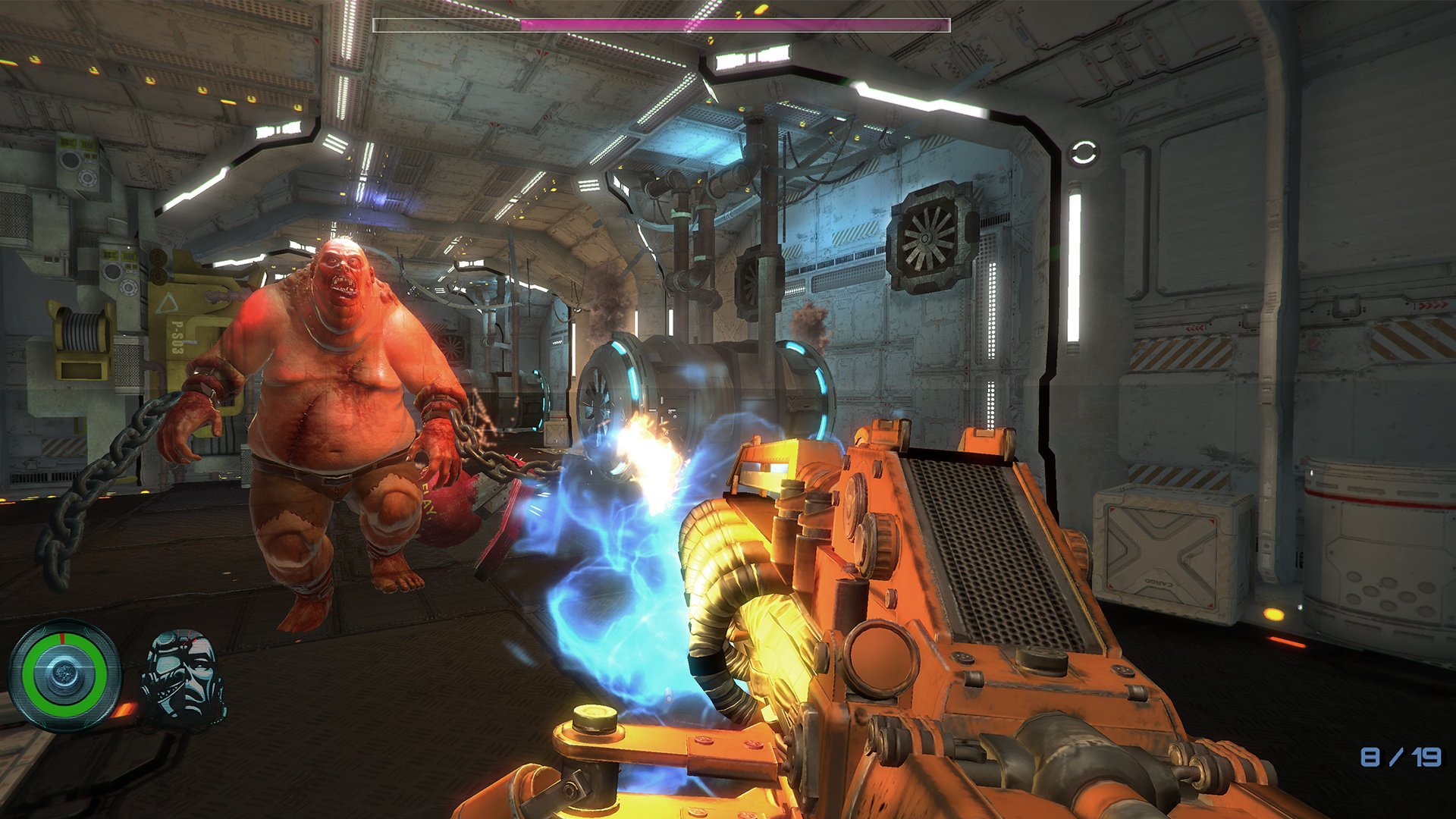Click the masked character portrait icon

coord(184,676)
